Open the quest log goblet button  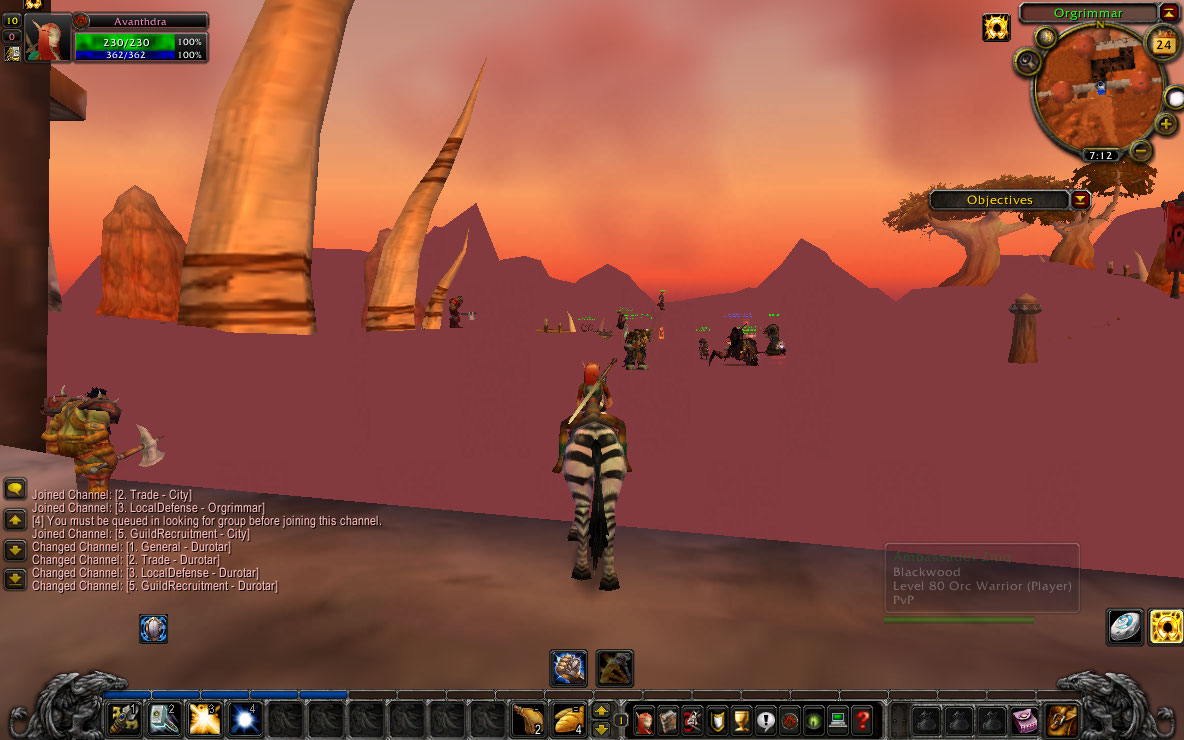tap(741, 719)
